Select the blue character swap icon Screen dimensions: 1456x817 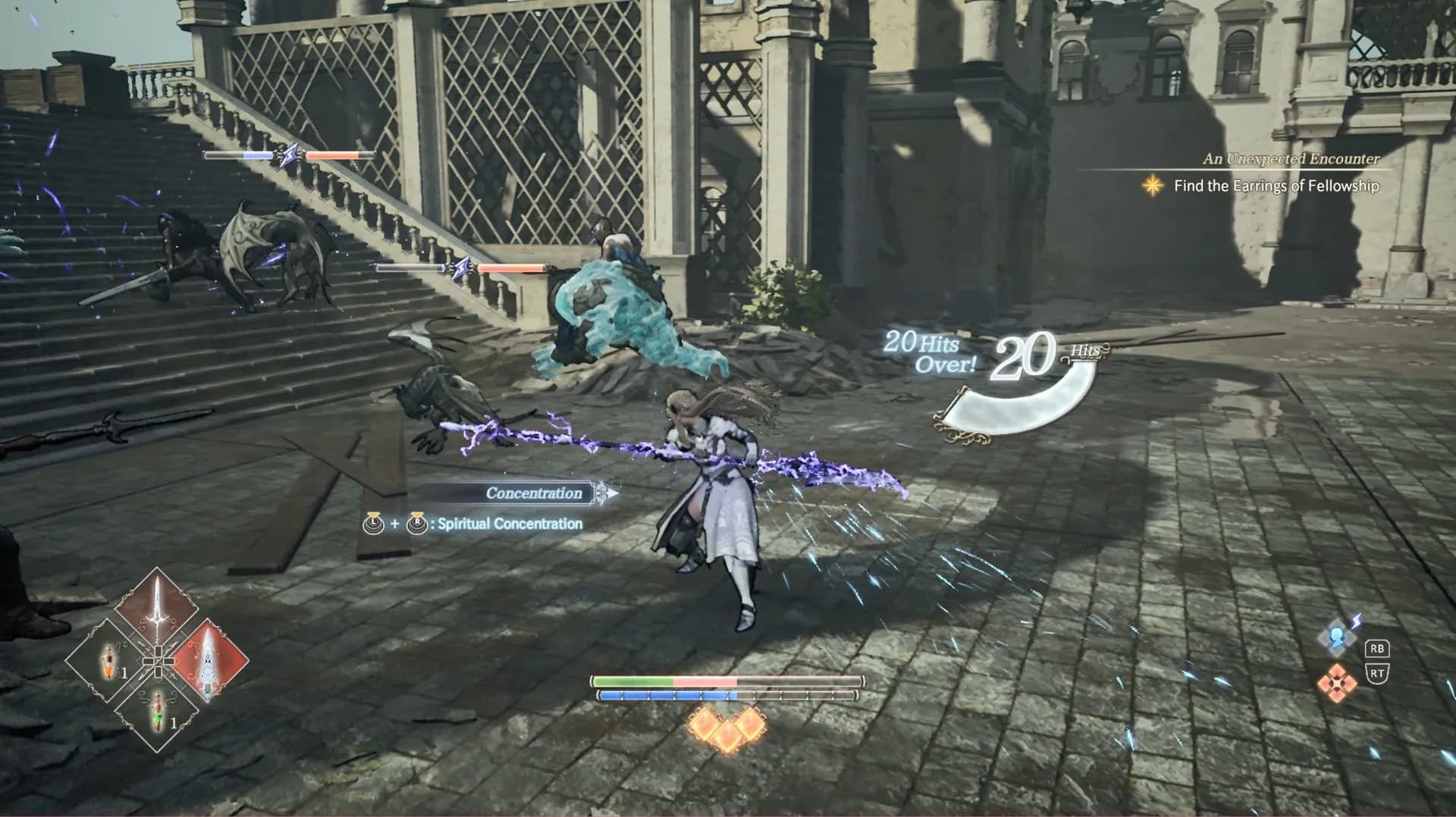coord(1338,637)
